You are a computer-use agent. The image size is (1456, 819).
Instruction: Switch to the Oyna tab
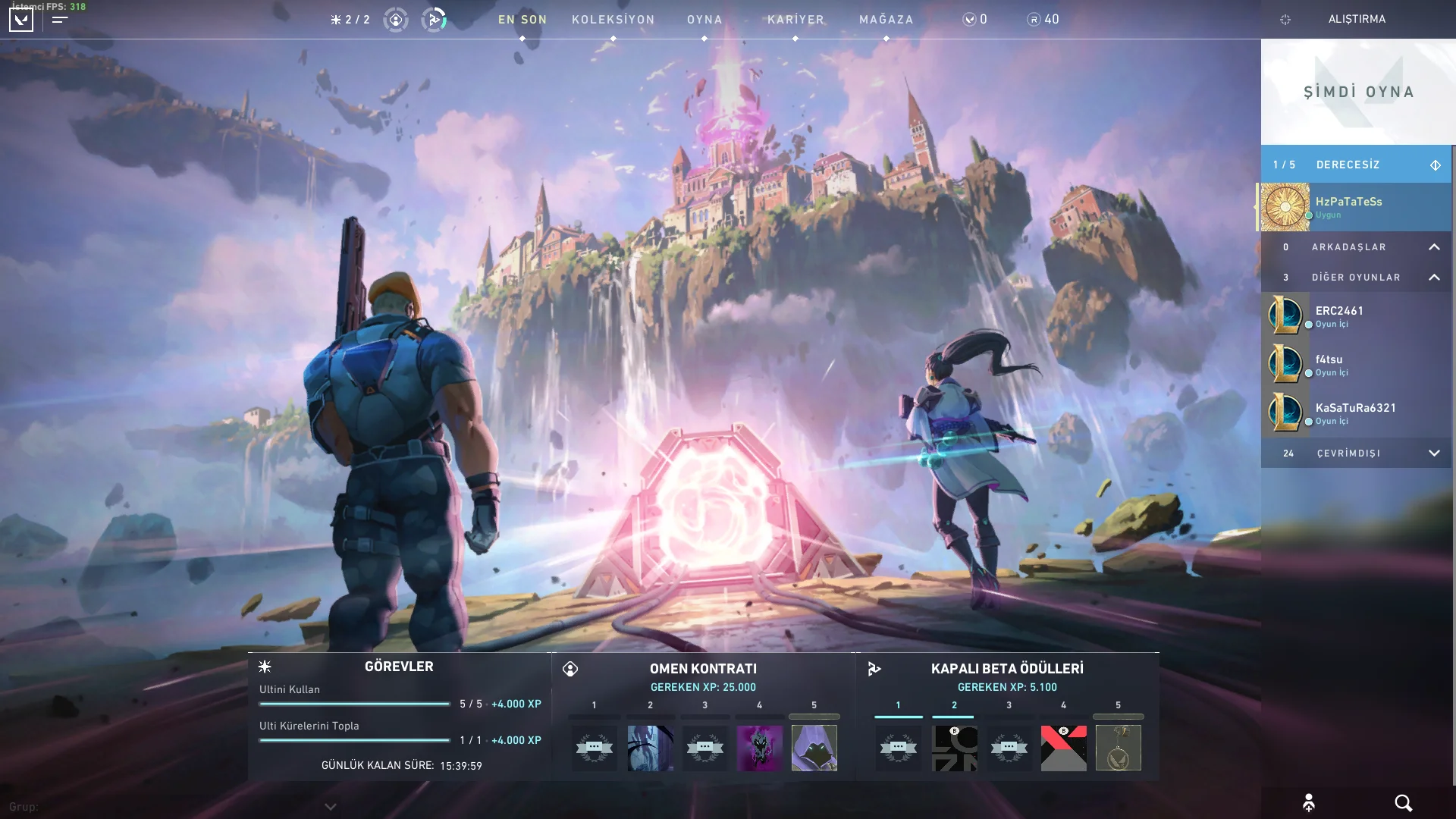pos(704,20)
